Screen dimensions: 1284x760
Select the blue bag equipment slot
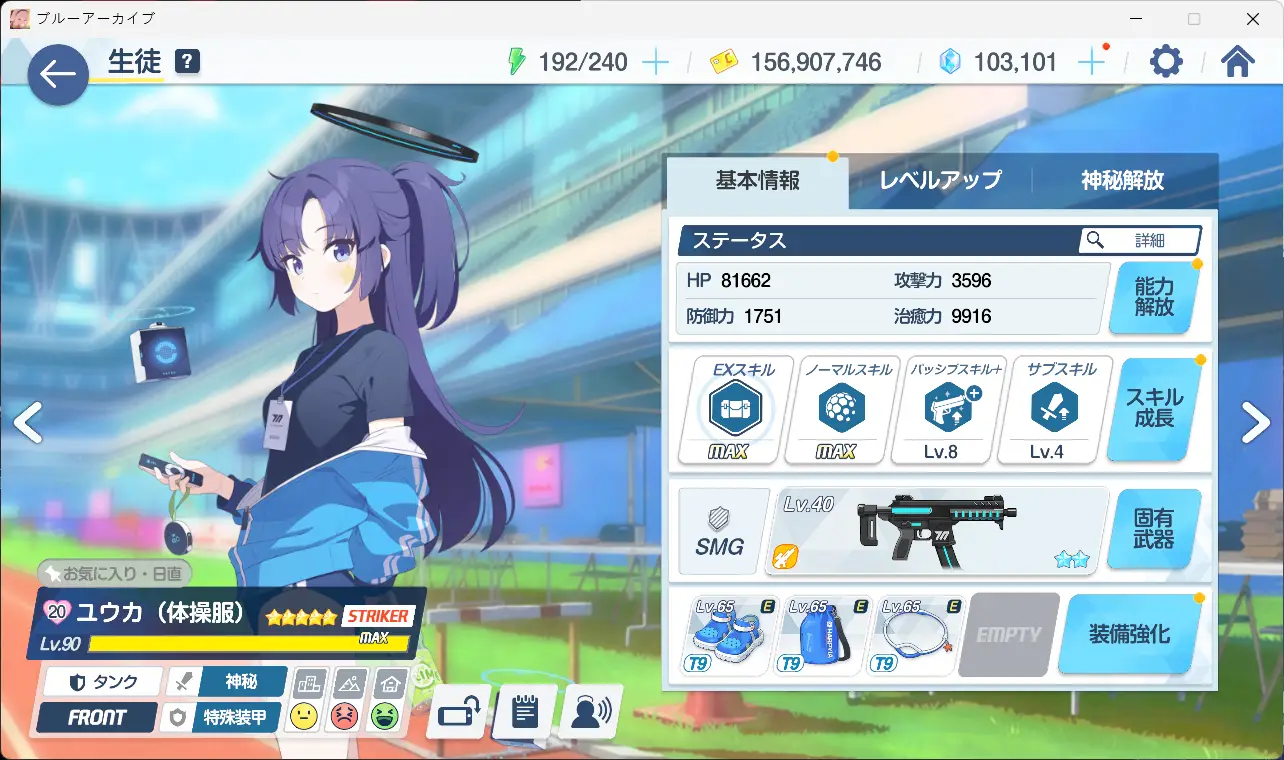[x=823, y=635]
